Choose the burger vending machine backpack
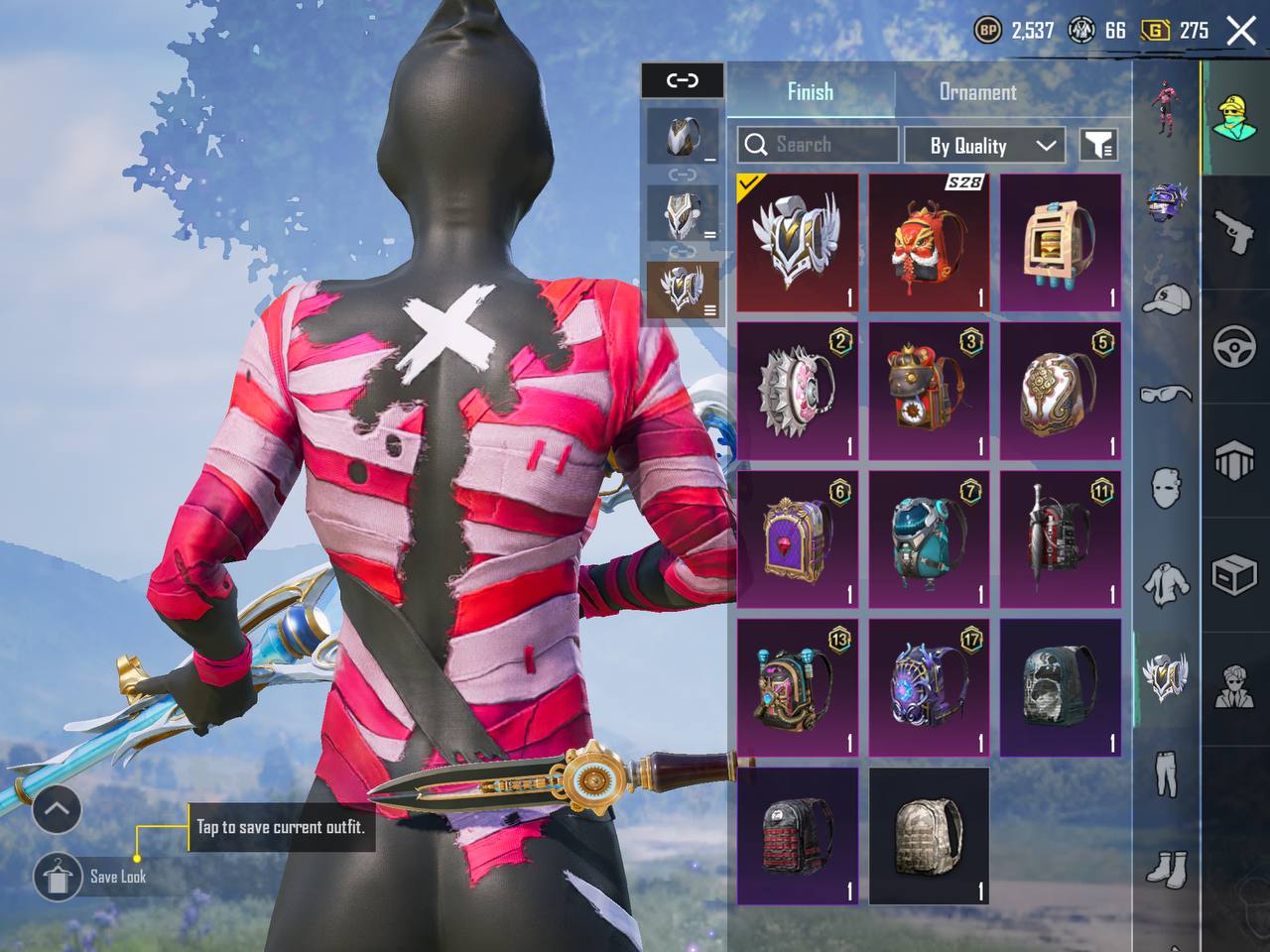1270x952 pixels. (1060, 243)
